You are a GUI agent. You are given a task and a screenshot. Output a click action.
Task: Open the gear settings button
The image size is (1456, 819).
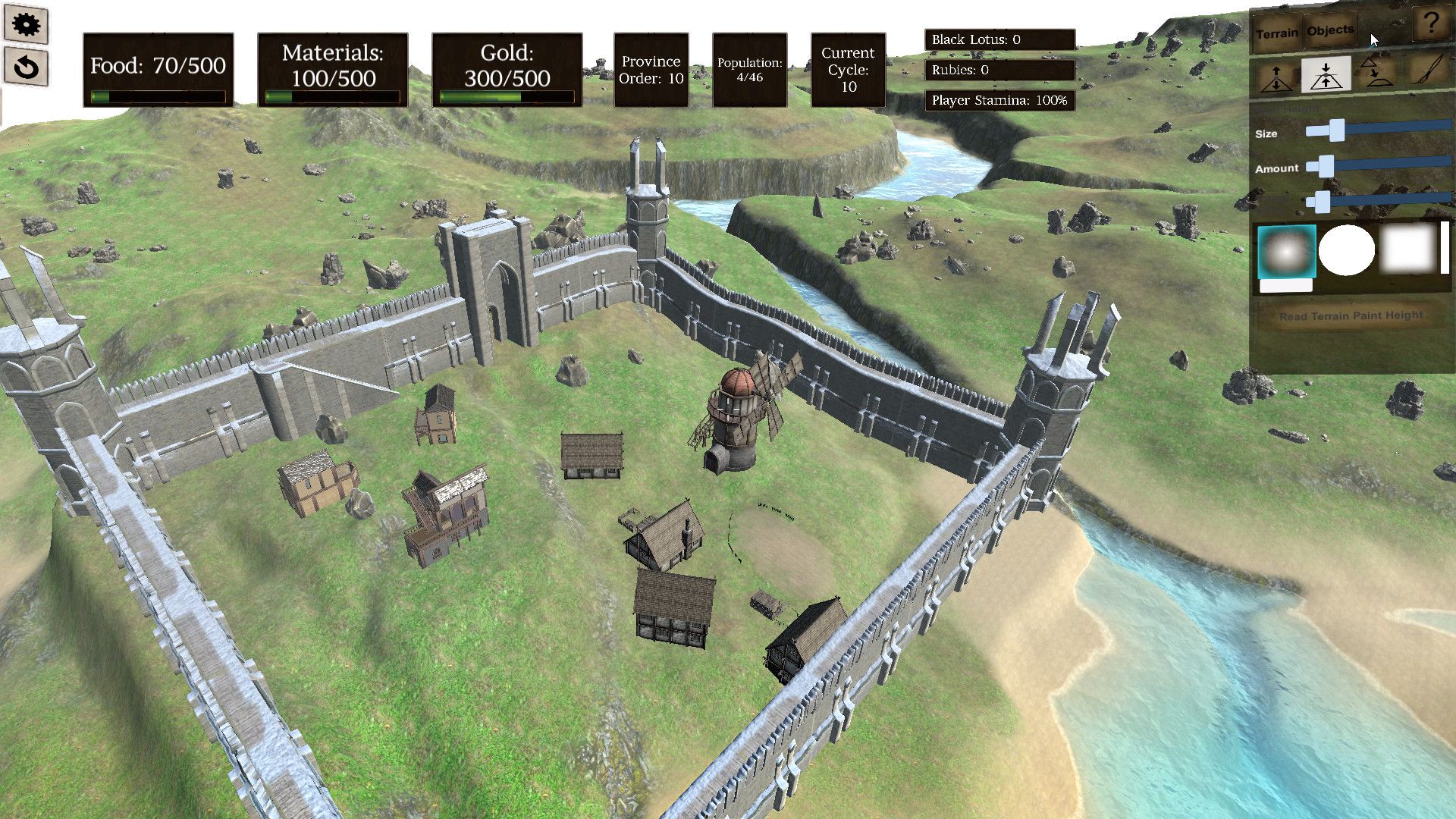coord(27,25)
